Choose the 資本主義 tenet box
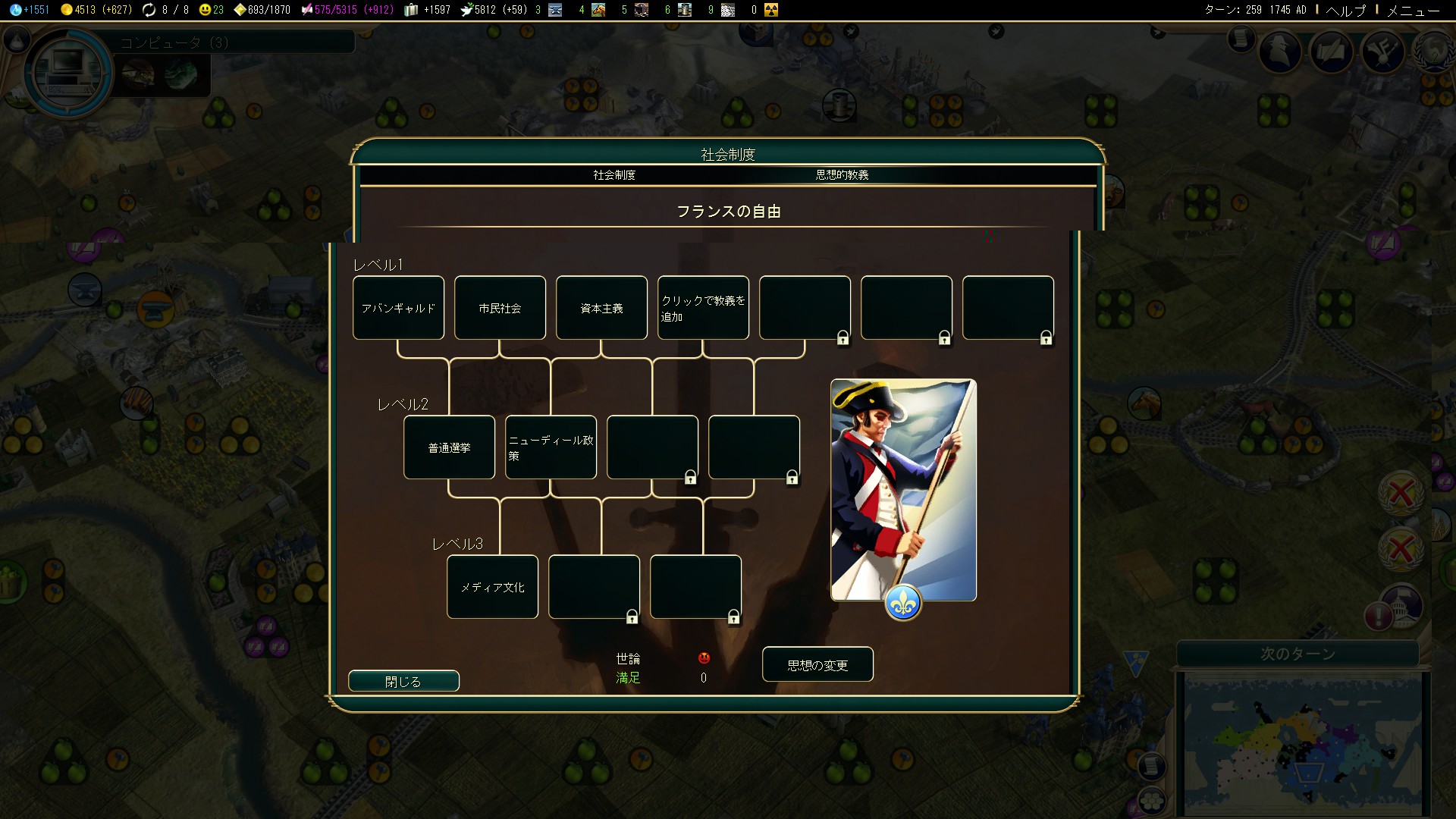 601,308
